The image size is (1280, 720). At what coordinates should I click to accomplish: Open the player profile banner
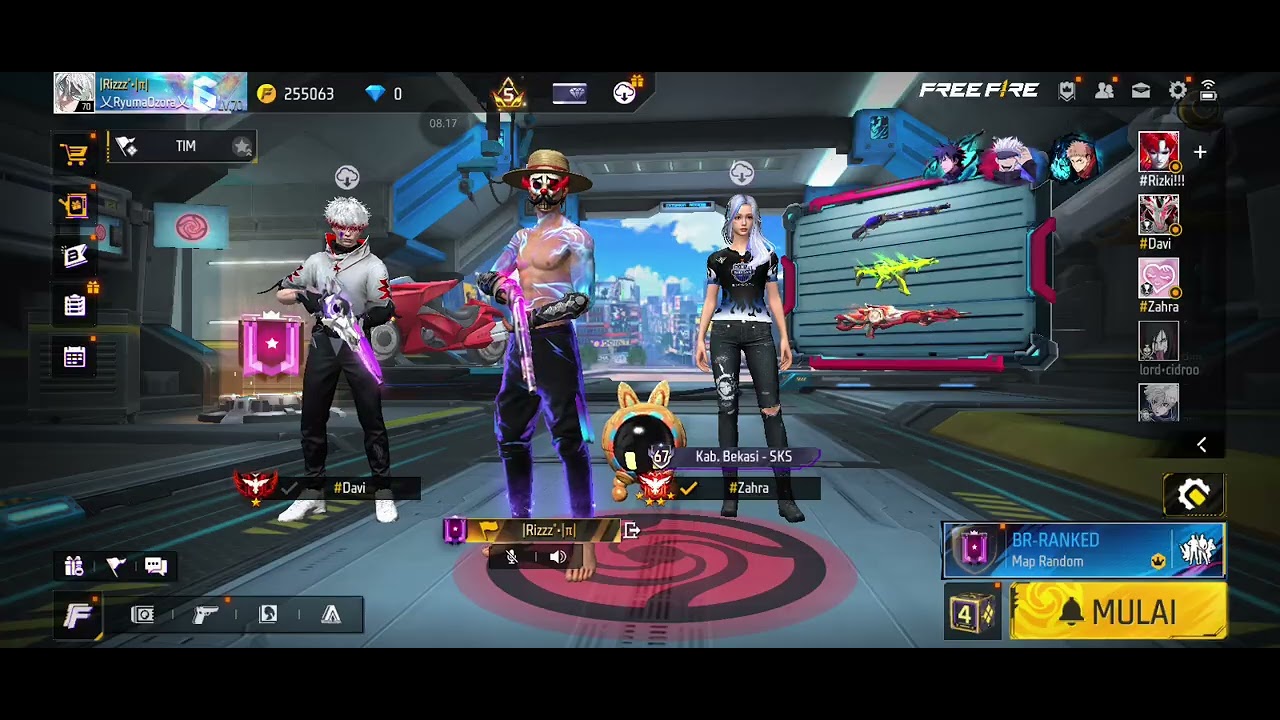150,93
